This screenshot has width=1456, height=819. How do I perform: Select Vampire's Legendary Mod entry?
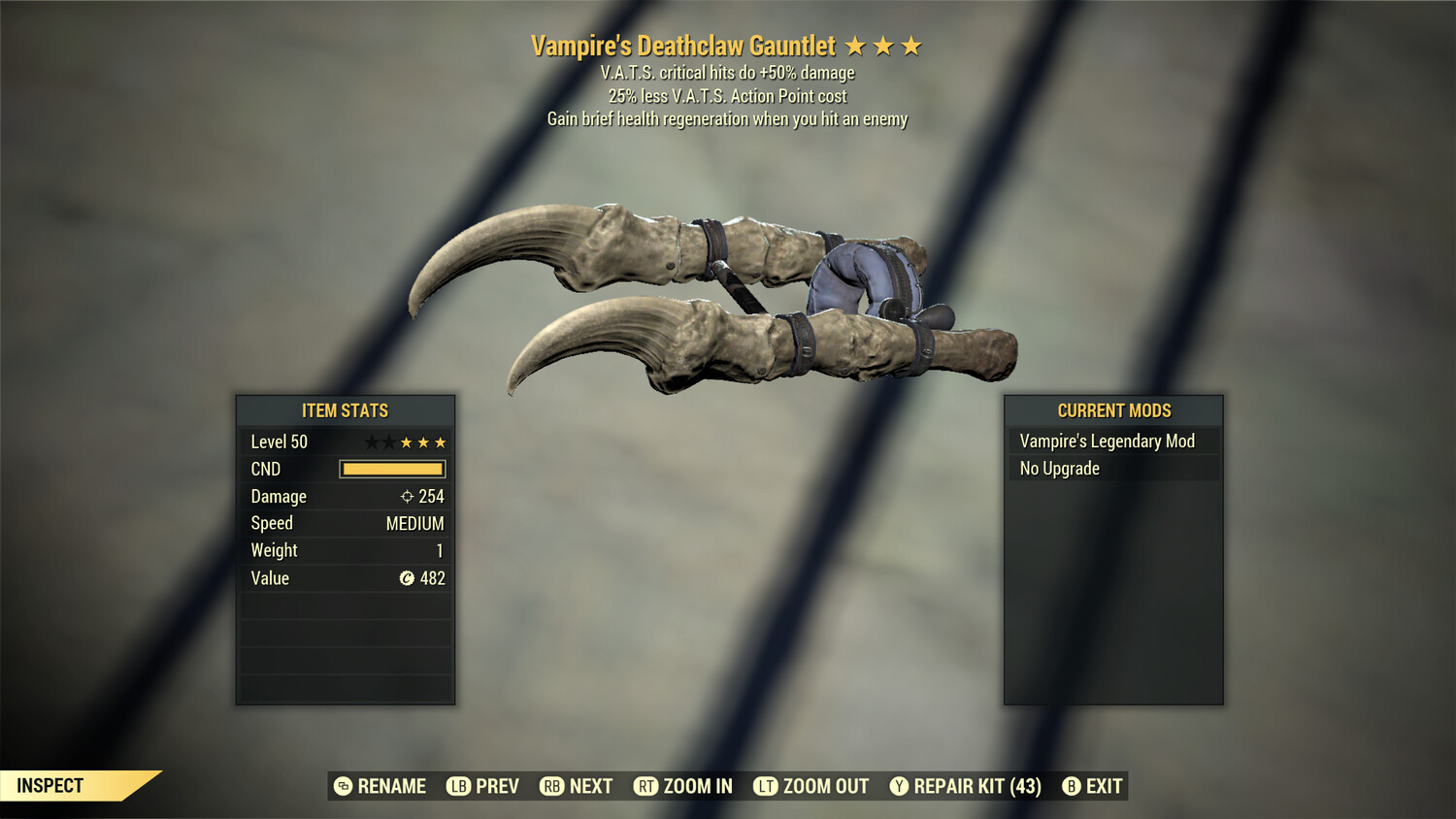[x=1107, y=441]
